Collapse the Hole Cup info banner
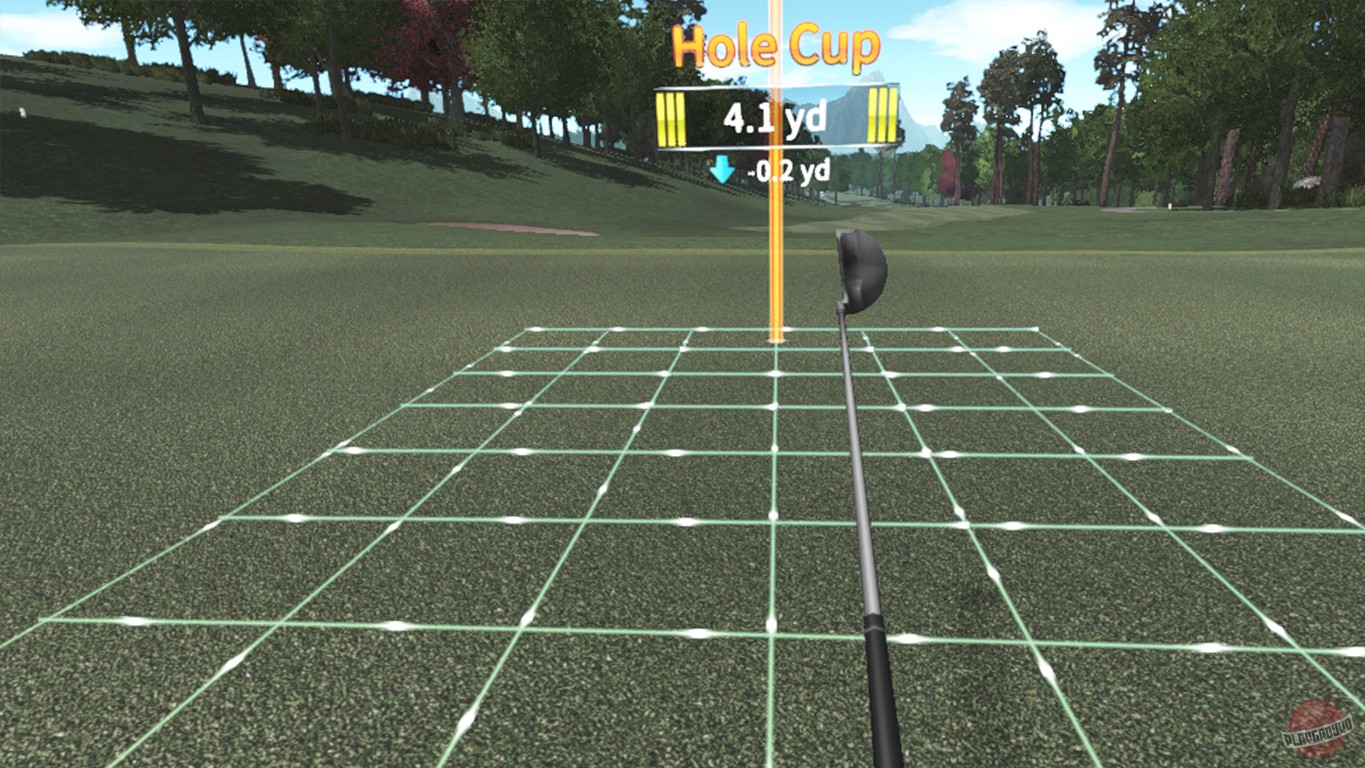This screenshot has height=768, width=1365. 775,45
